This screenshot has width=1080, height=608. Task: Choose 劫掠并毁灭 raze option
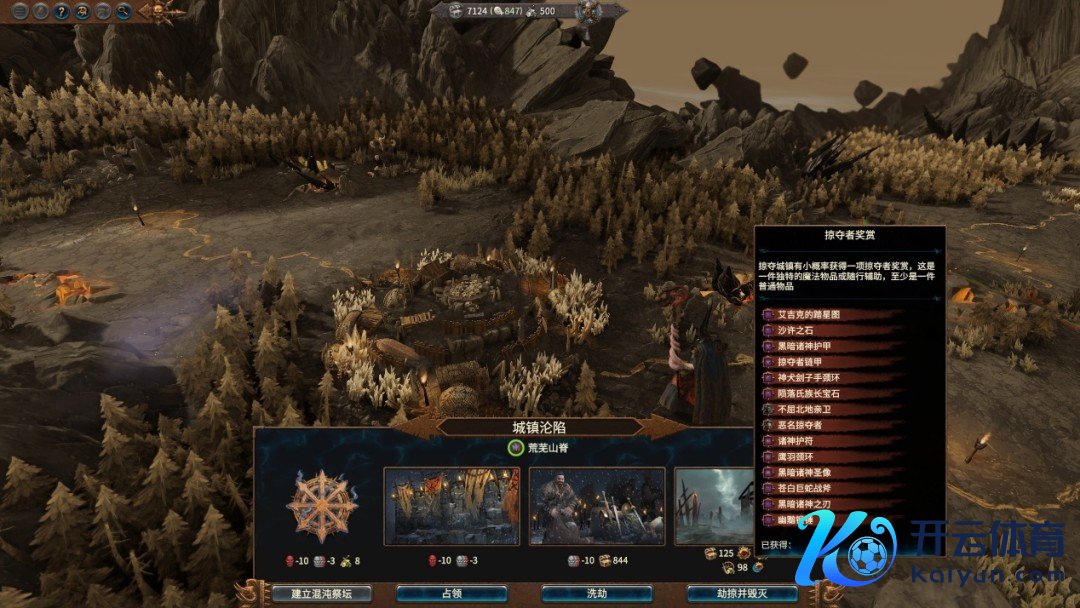pyautogui.click(x=741, y=593)
